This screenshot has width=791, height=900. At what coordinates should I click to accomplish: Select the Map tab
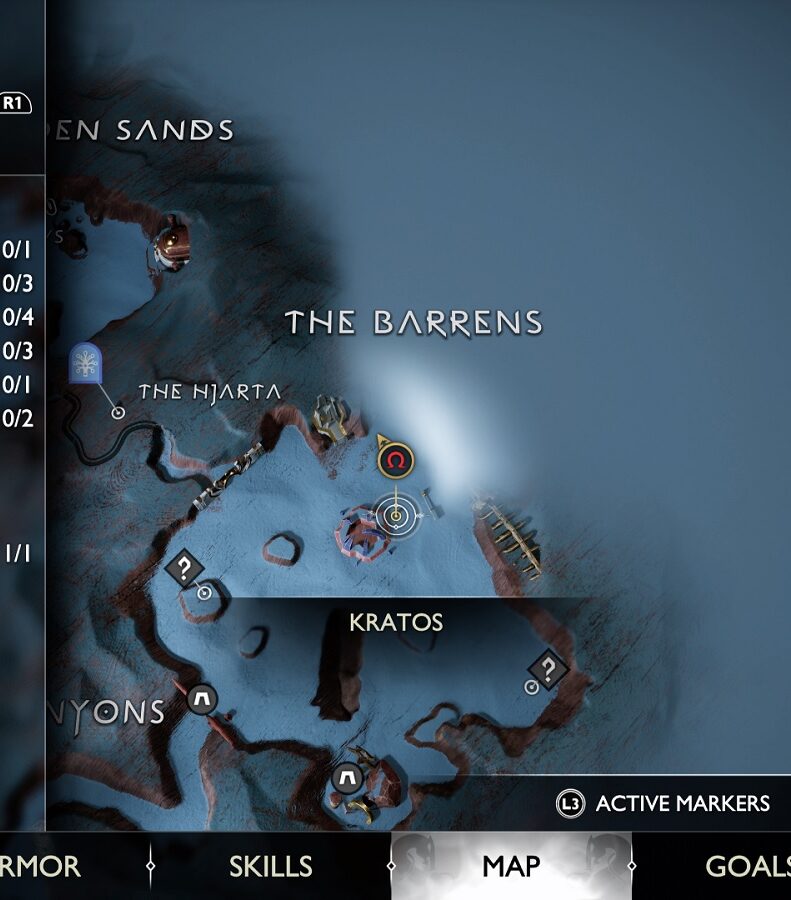(511, 866)
